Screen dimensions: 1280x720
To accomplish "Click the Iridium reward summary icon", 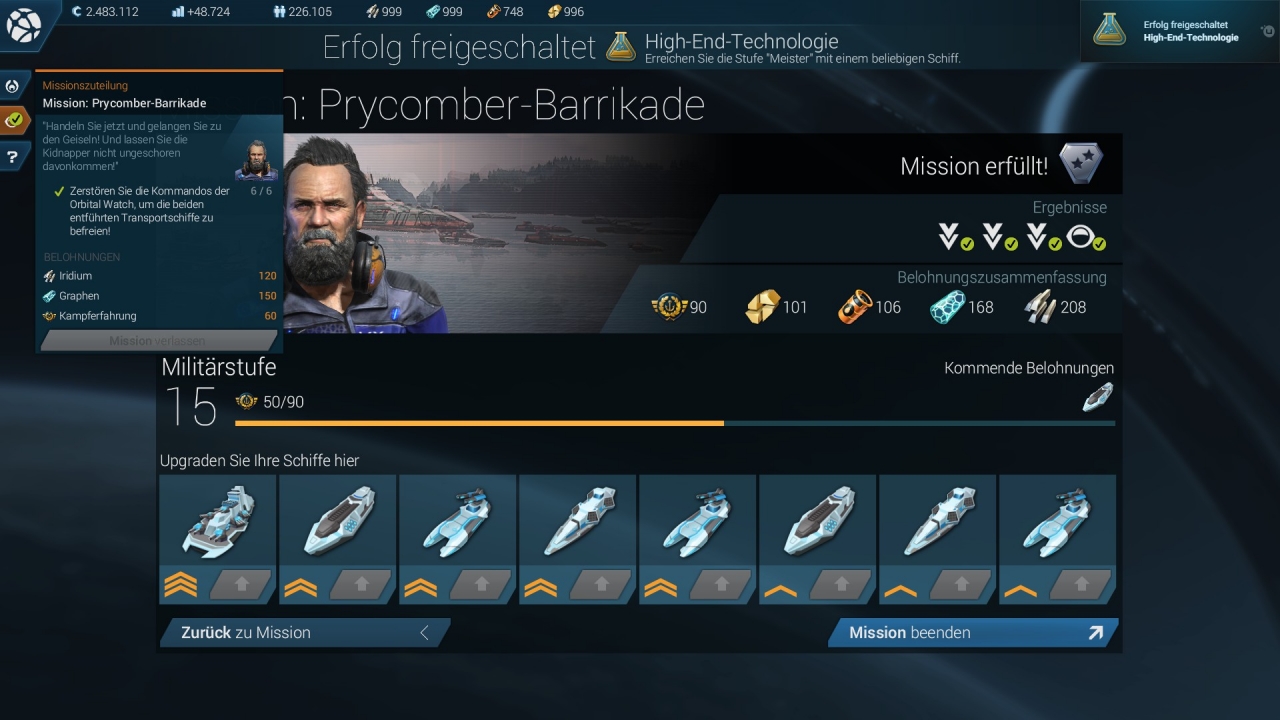I will pos(1040,307).
